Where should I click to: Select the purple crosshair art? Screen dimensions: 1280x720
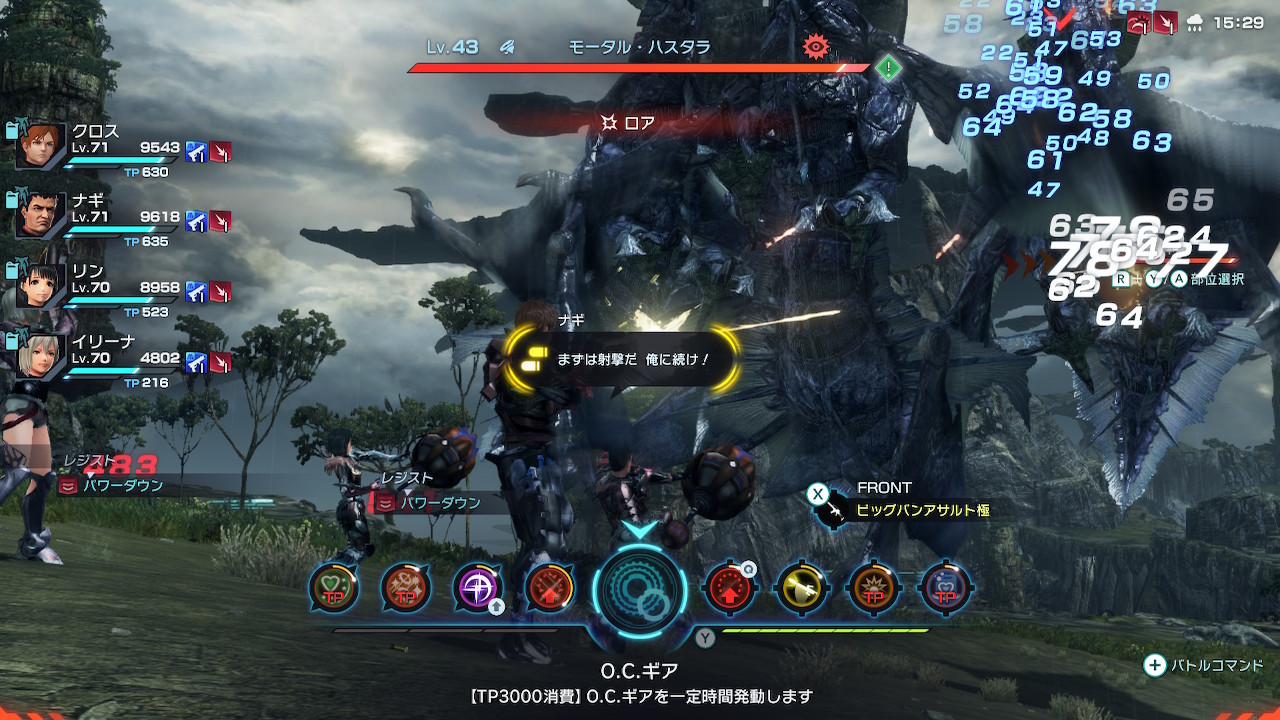click(x=477, y=588)
